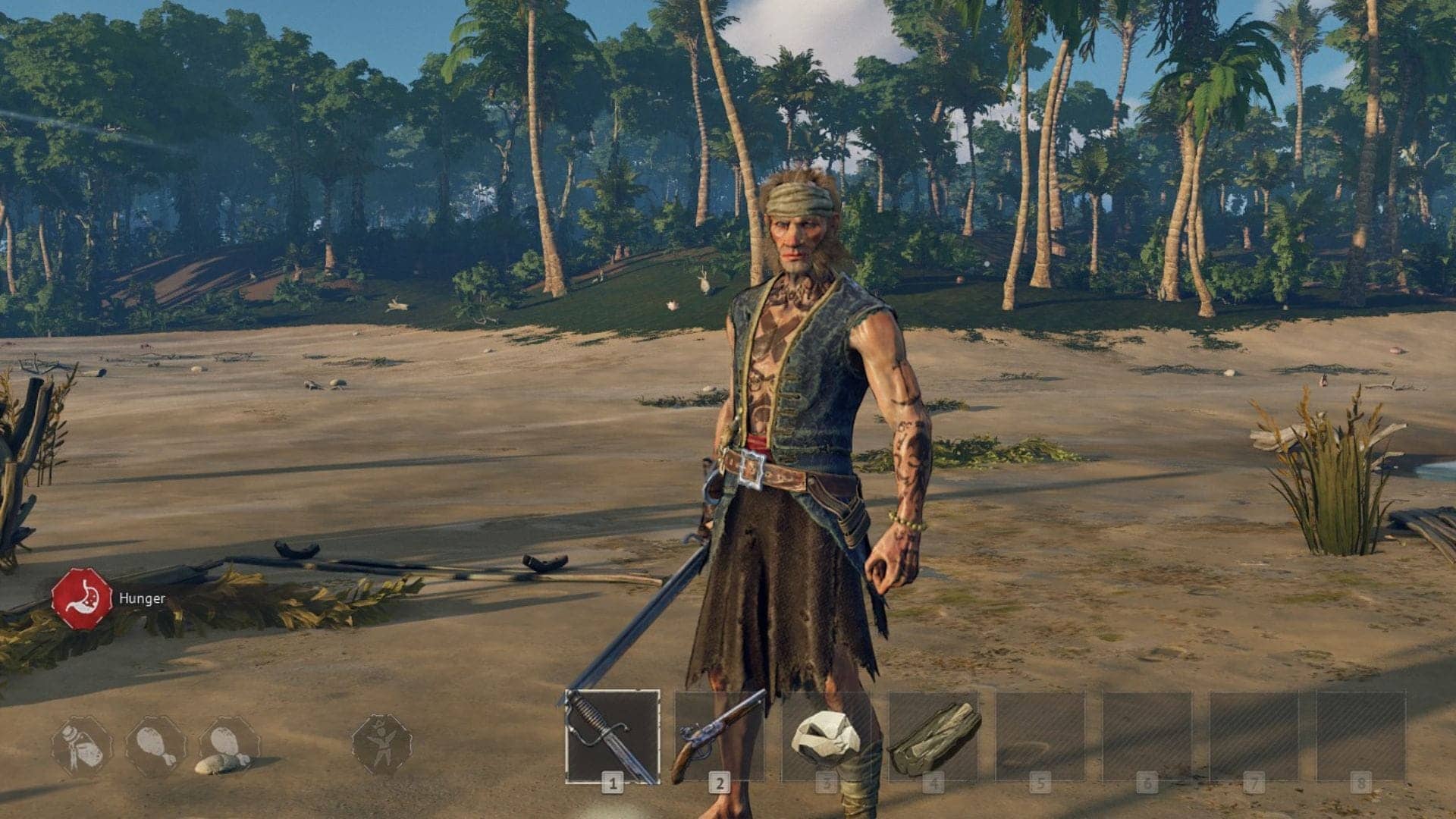Select the wood bundle in hotbar slot 4
This screenshot has width=1456, height=819.
click(934, 736)
